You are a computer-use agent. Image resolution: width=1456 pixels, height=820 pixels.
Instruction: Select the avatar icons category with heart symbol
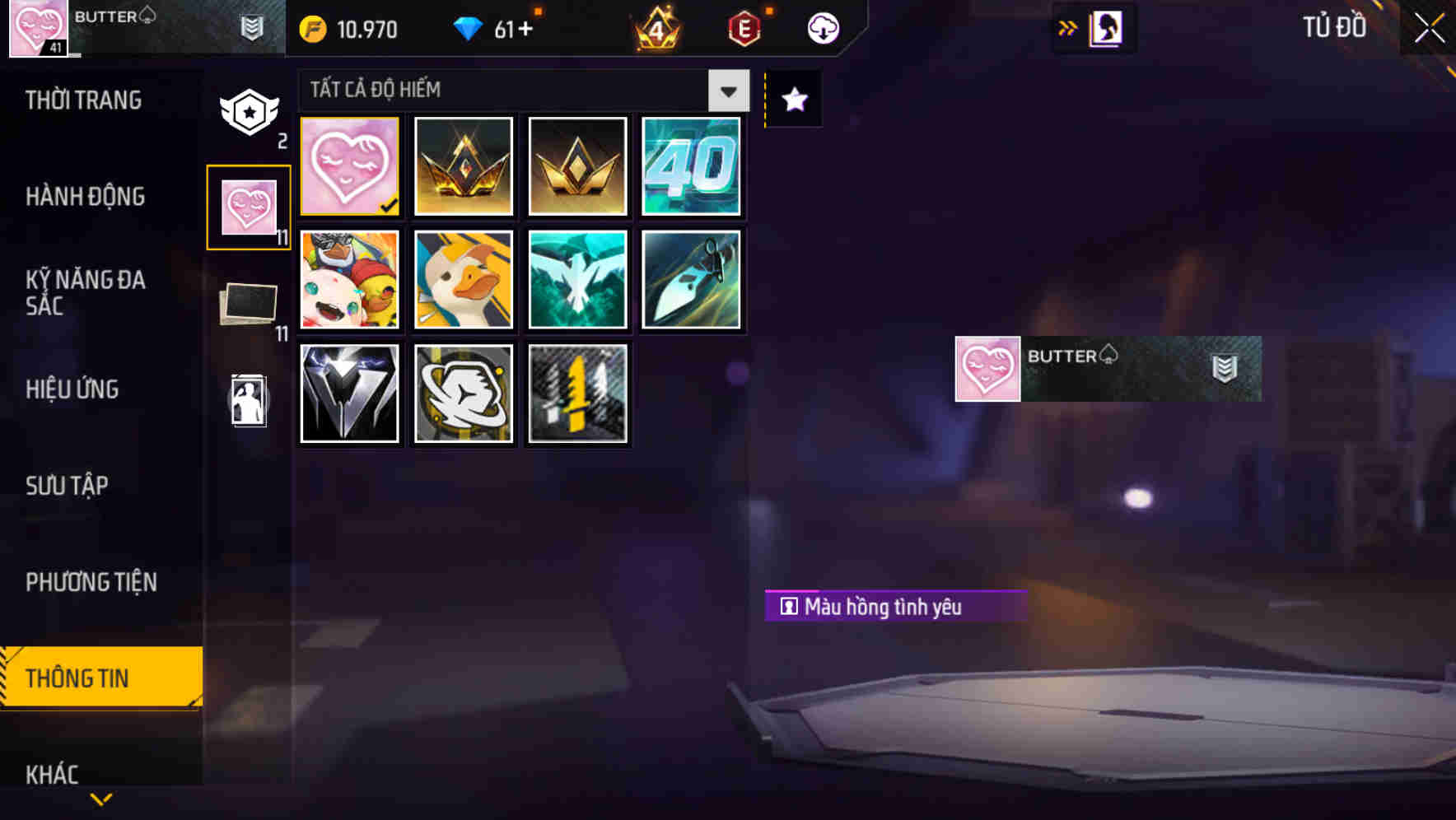pyautogui.click(x=249, y=204)
